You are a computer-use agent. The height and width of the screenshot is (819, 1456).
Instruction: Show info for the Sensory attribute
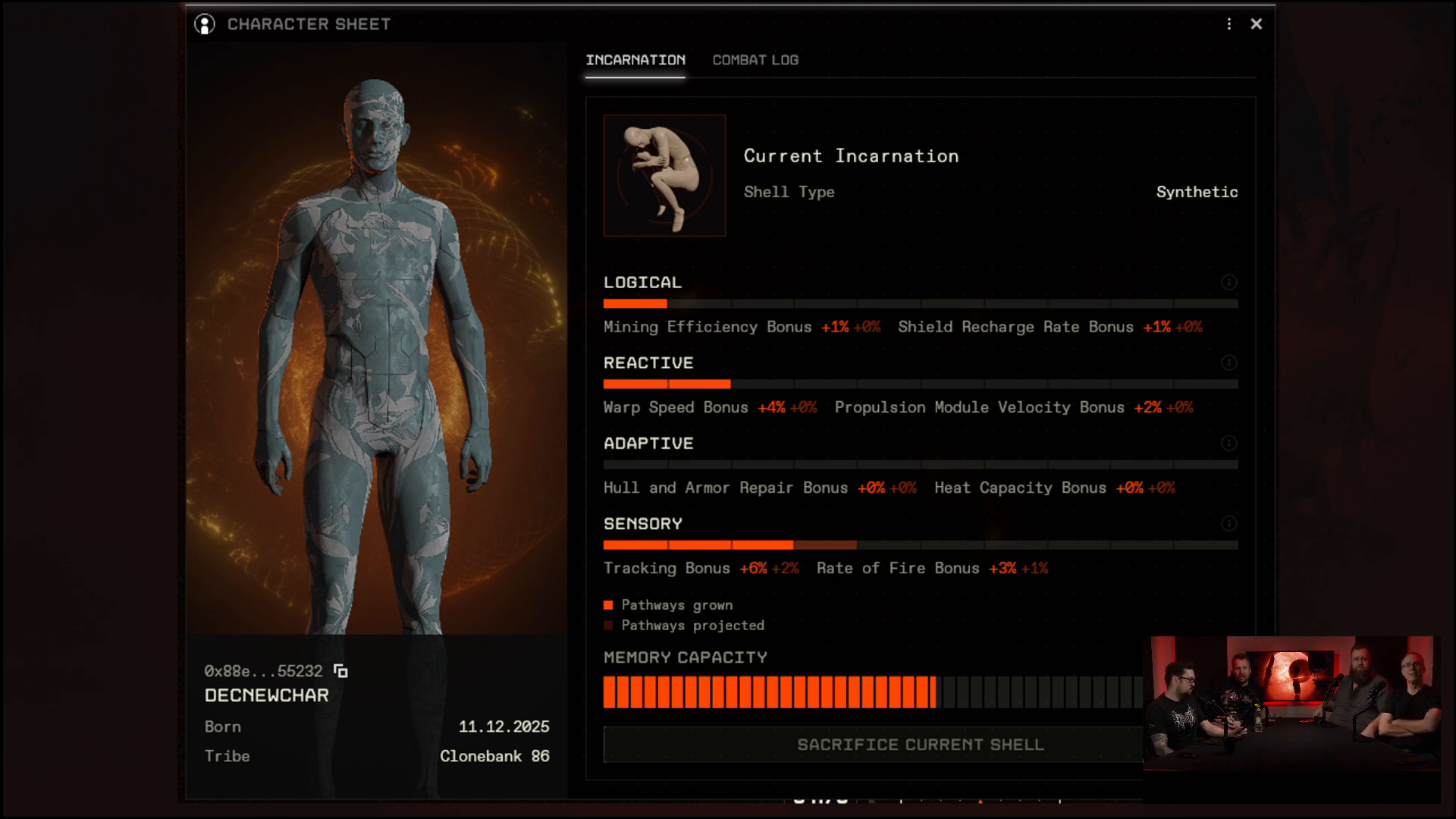1229,523
